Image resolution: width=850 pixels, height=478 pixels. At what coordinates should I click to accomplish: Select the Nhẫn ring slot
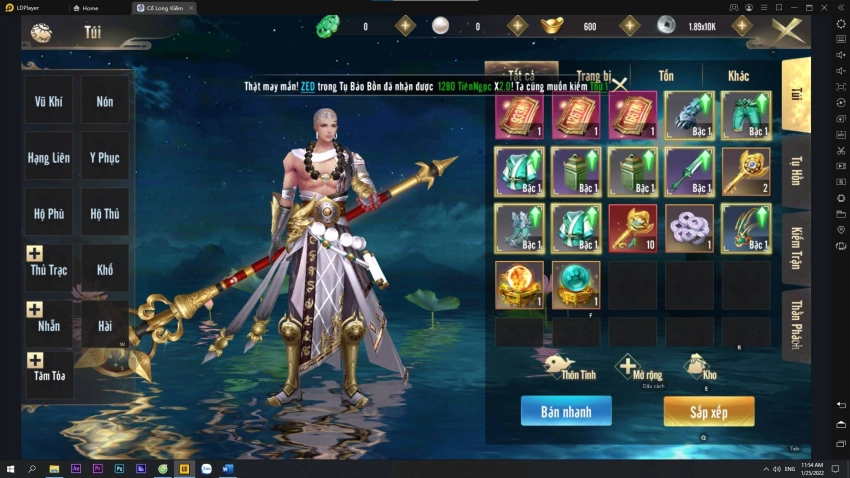[49, 324]
